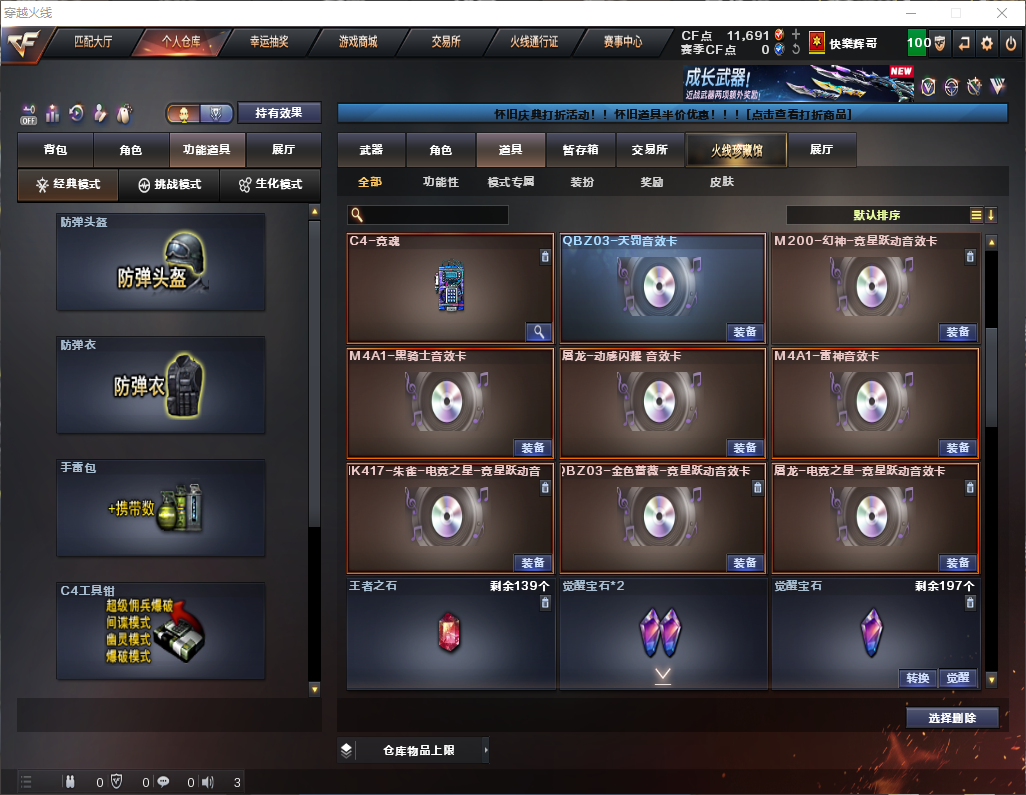Go to the 游戏商城 game shop

coord(358,42)
